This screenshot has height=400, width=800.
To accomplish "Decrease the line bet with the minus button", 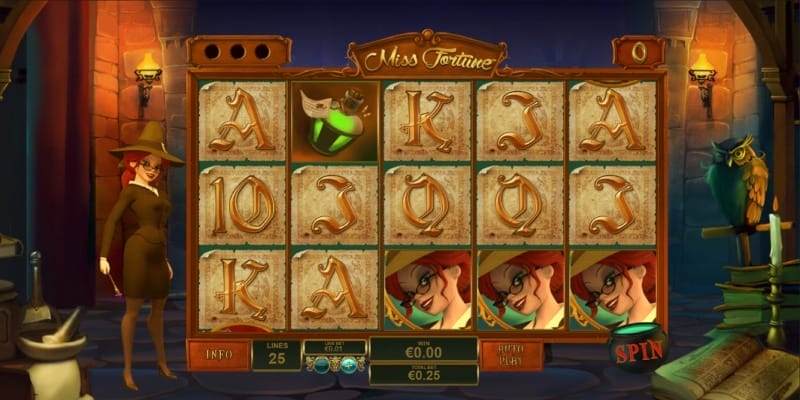I will [320, 366].
